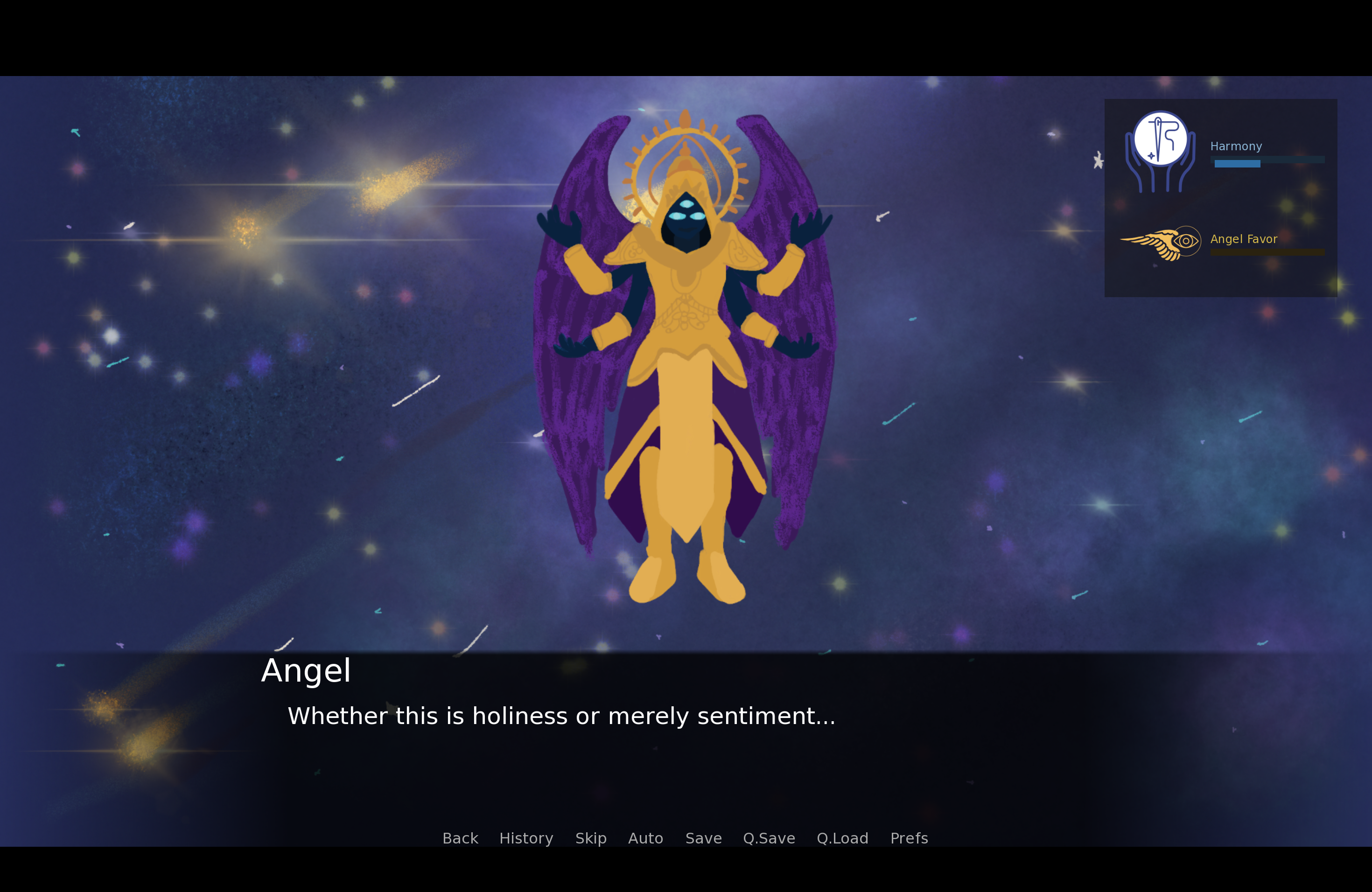Open the History screen
Image resolution: width=1372 pixels, height=892 pixels.
coord(525,839)
